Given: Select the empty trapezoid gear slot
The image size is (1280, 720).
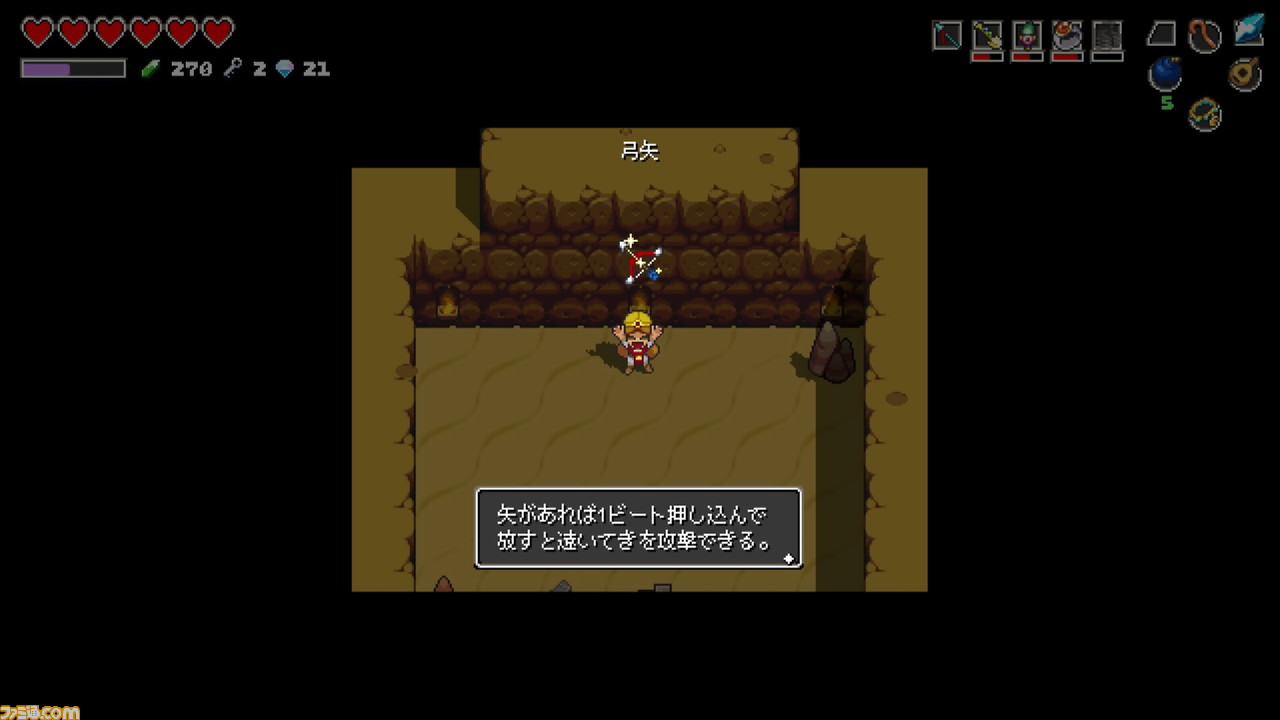Looking at the screenshot, I should click(x=1160, y=33).
